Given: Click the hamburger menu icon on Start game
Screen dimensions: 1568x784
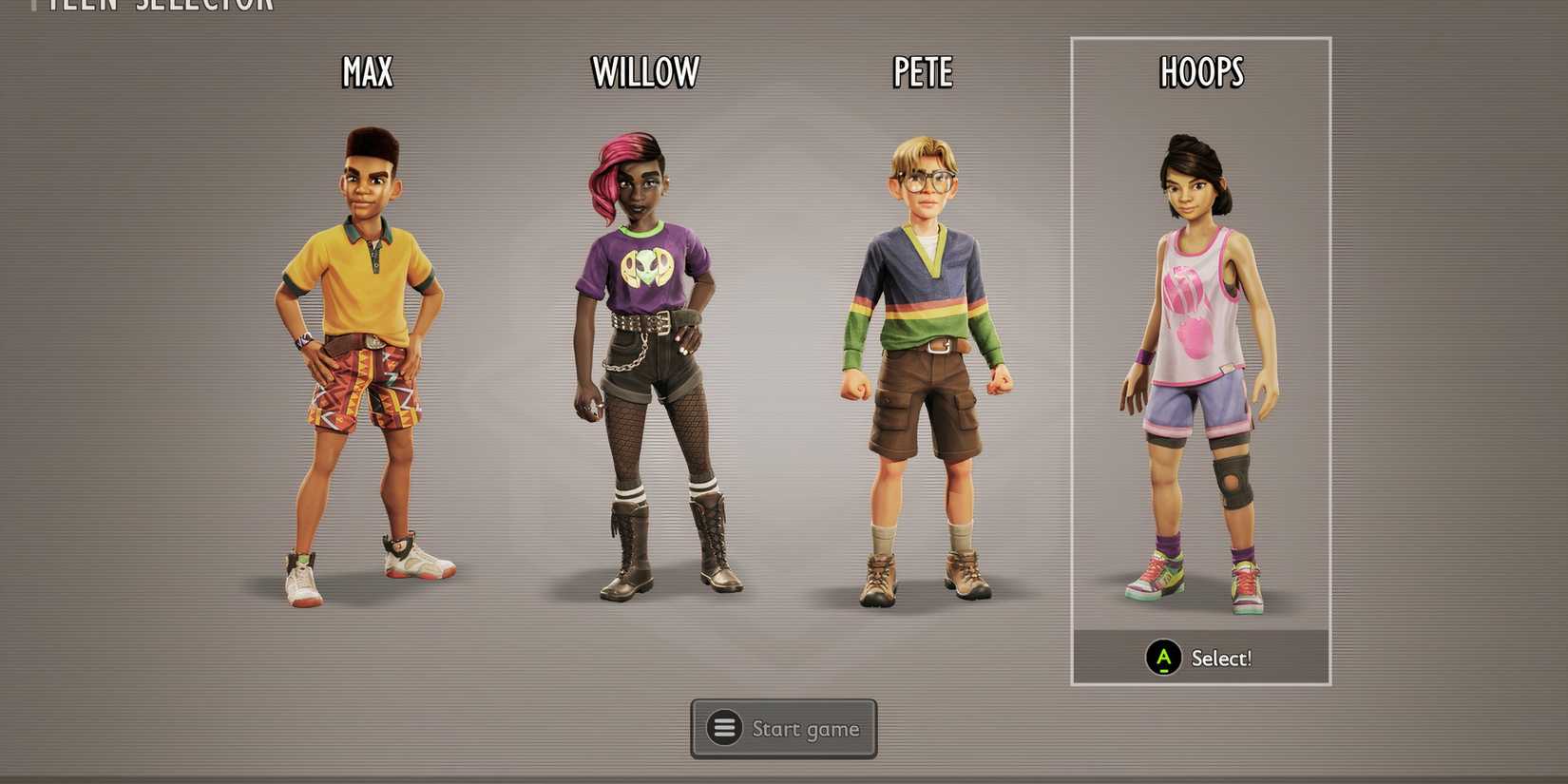Looking at the screenshot, I should (725, 728).
